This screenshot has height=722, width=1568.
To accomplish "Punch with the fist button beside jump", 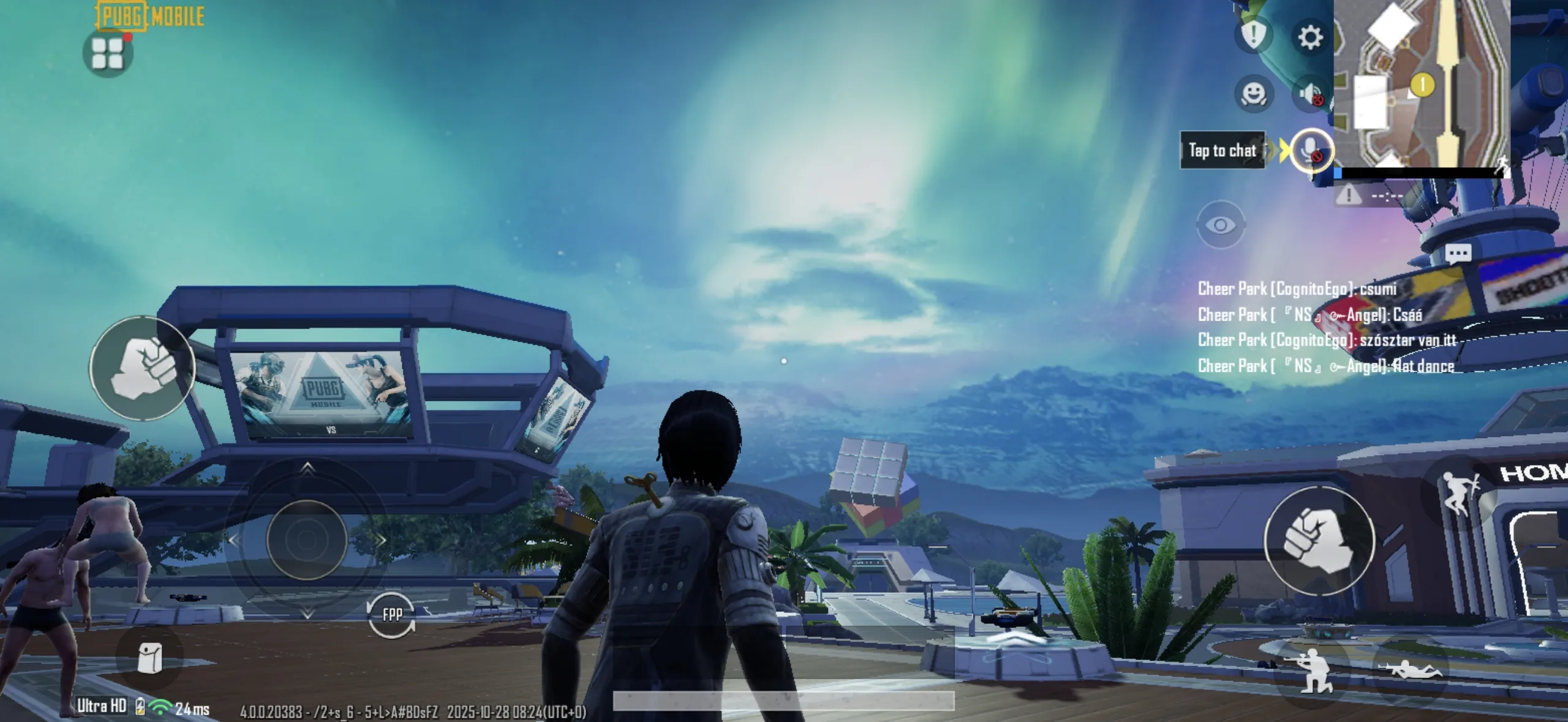I will (1319, 540).
